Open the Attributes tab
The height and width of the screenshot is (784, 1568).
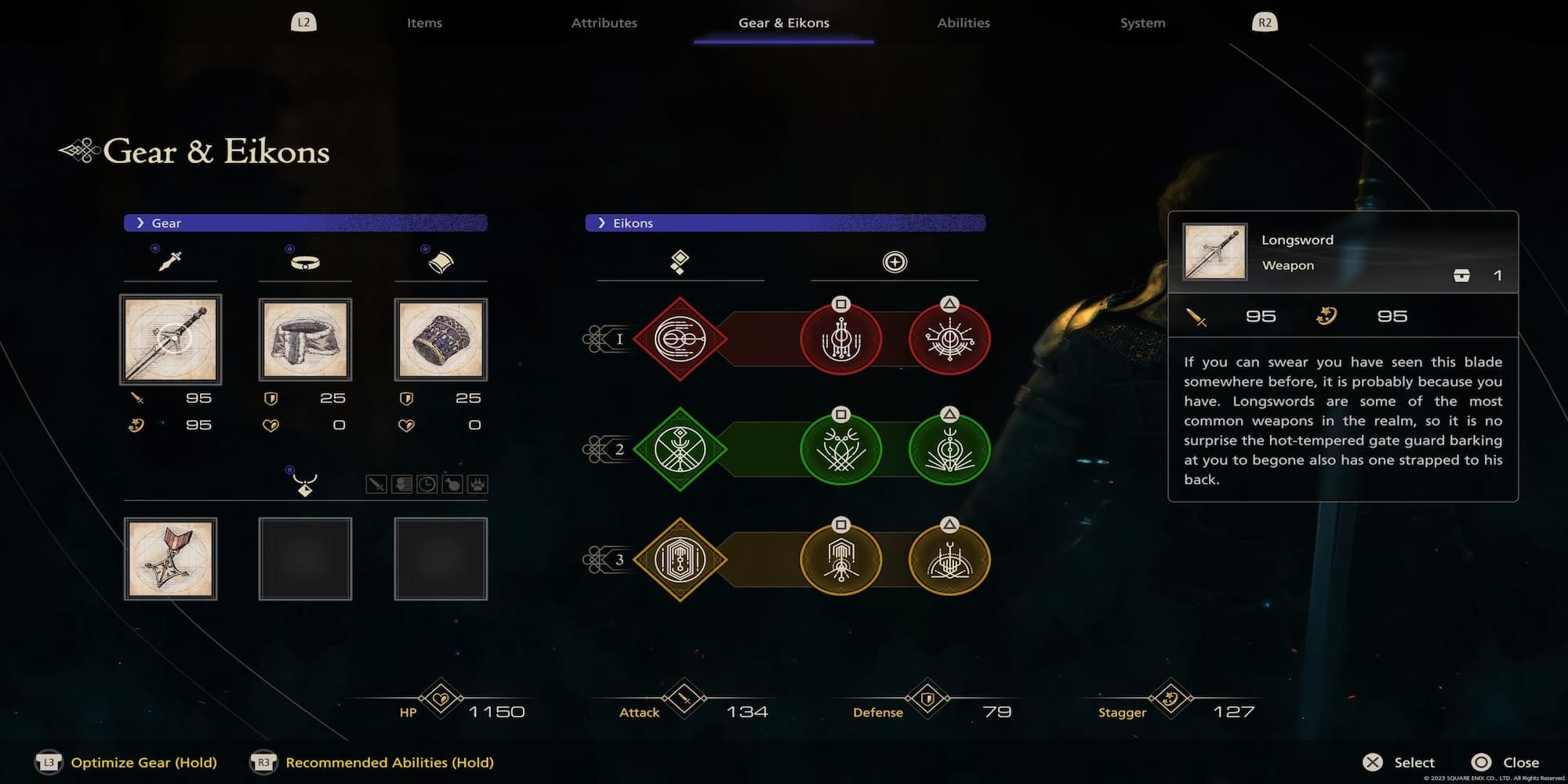(x=604, y=23)
